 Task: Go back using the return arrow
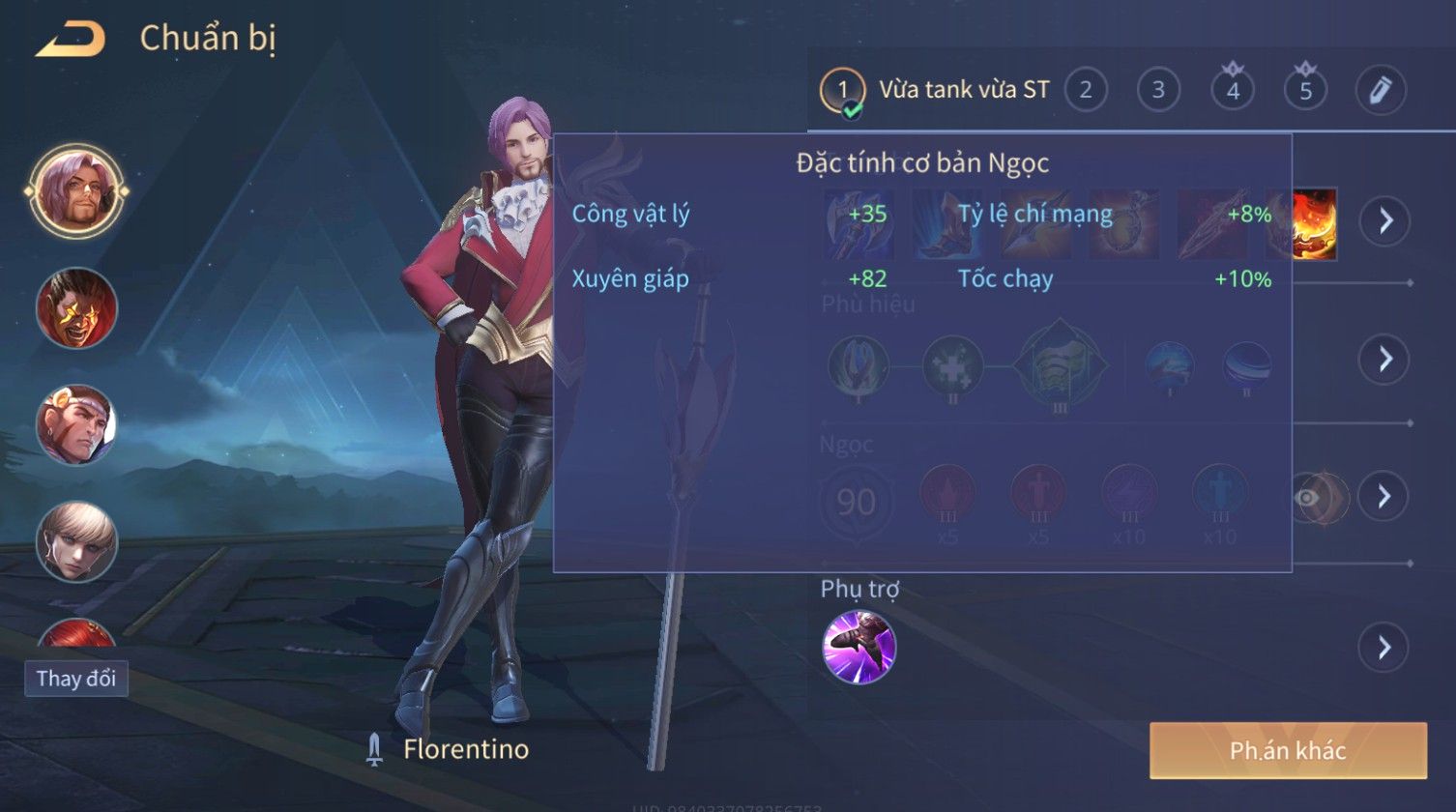pos(71,40)
